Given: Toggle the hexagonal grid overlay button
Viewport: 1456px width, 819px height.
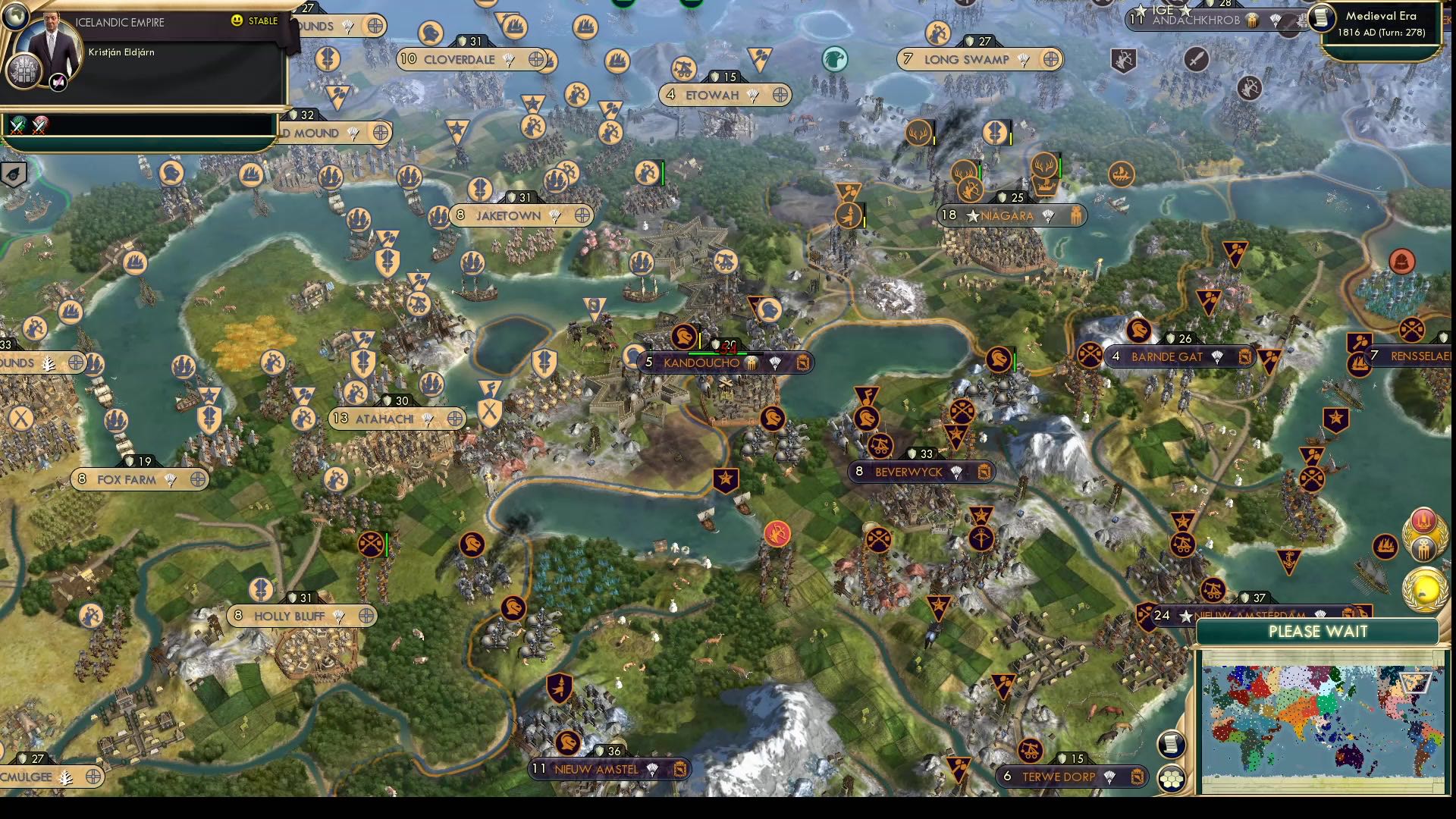Looking at the screenshot, I should pos(1172,779).
